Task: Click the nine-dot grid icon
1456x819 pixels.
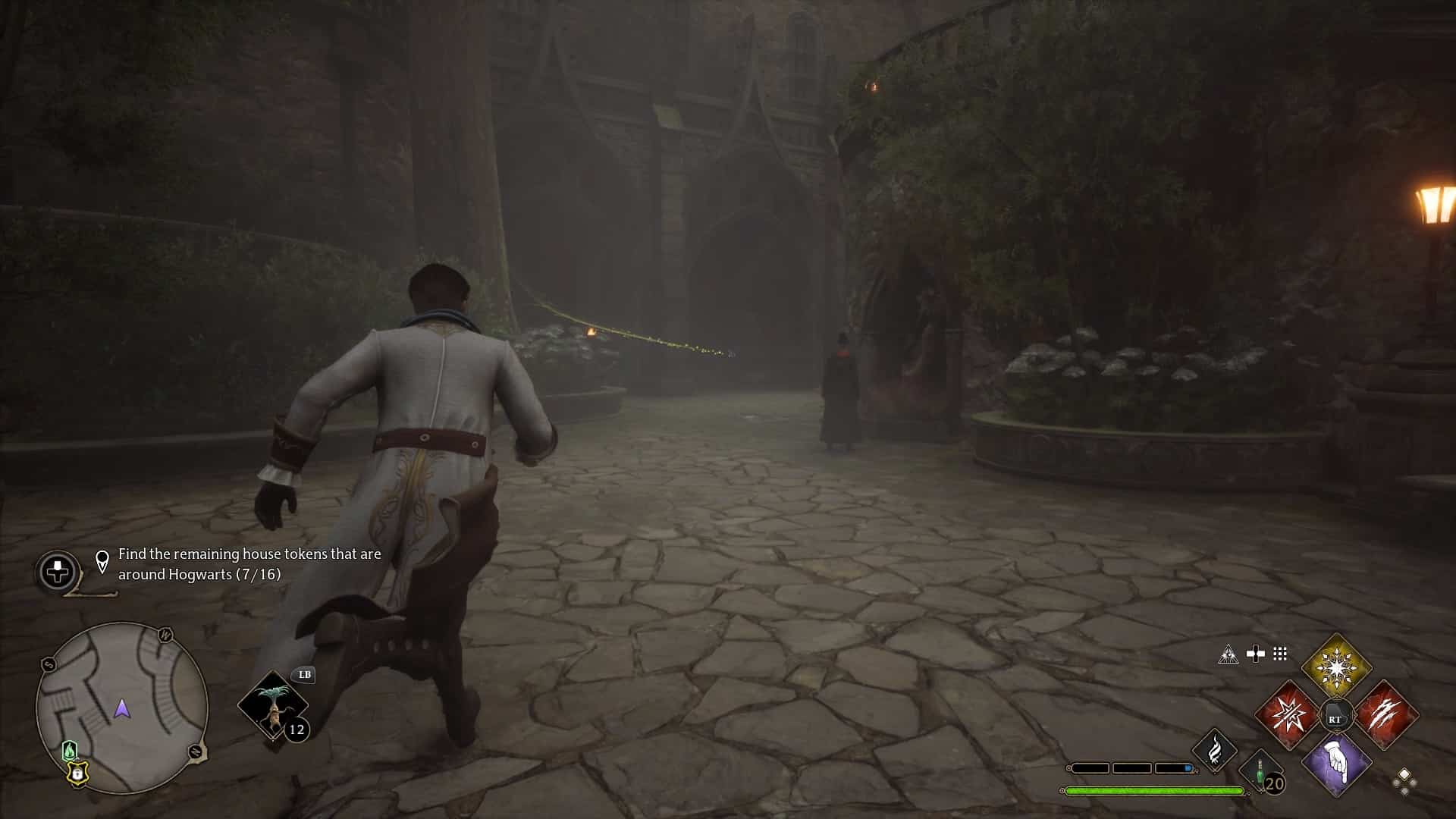Action: [1280, 654]
